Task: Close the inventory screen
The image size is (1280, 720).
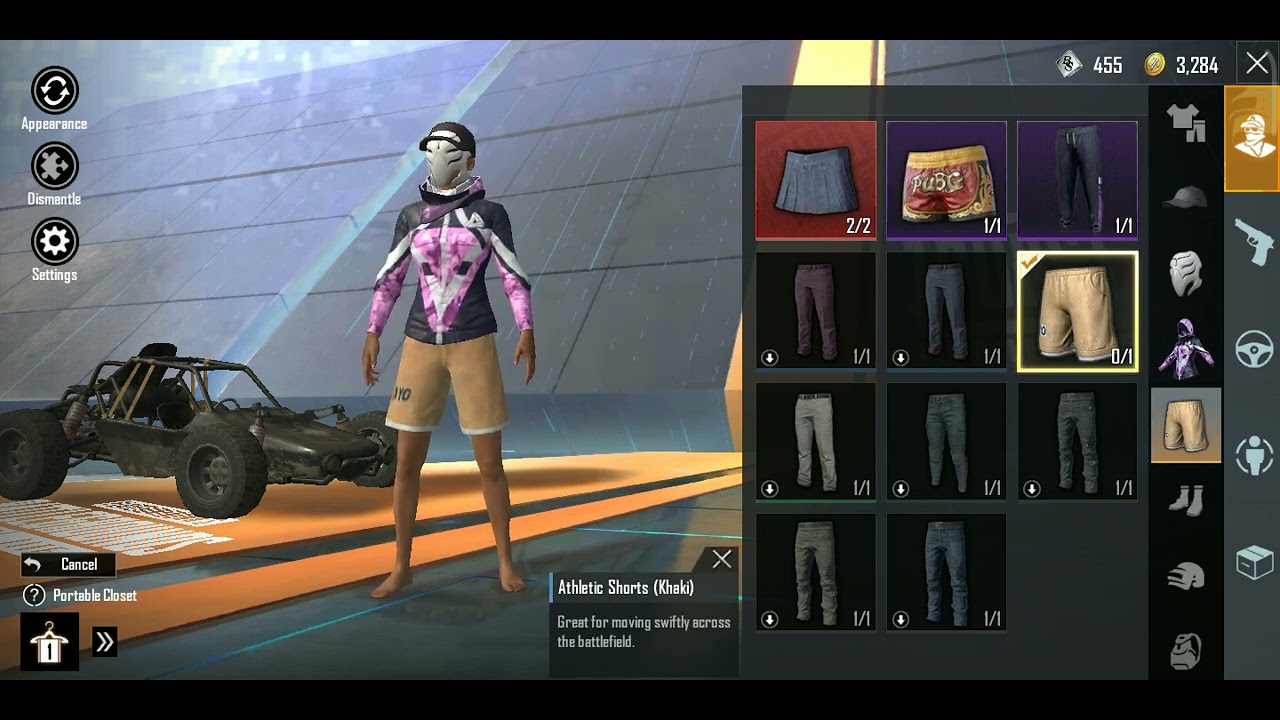Action: [1257, 64]
